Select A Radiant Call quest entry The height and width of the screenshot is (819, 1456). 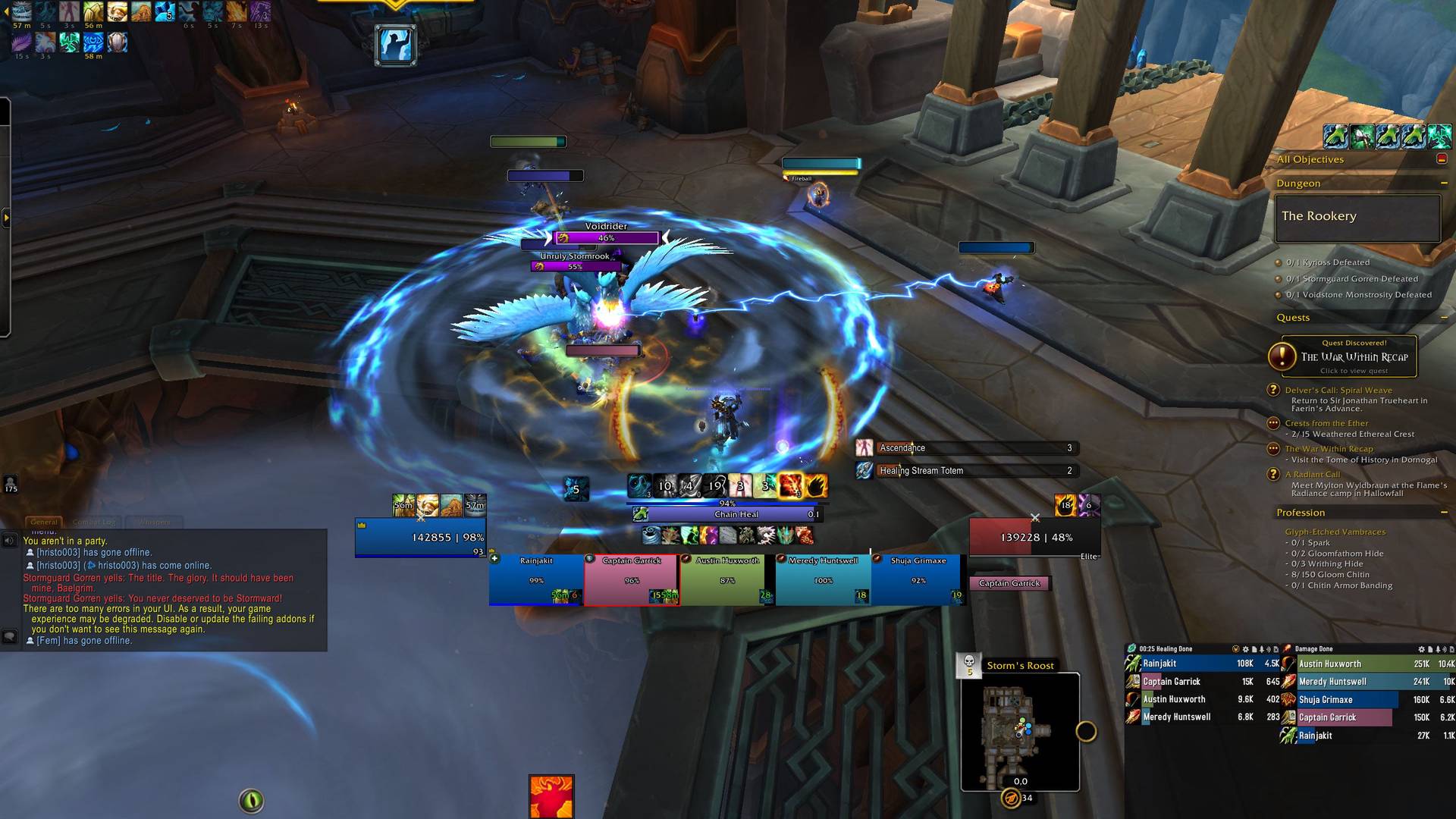[1313, 475]
